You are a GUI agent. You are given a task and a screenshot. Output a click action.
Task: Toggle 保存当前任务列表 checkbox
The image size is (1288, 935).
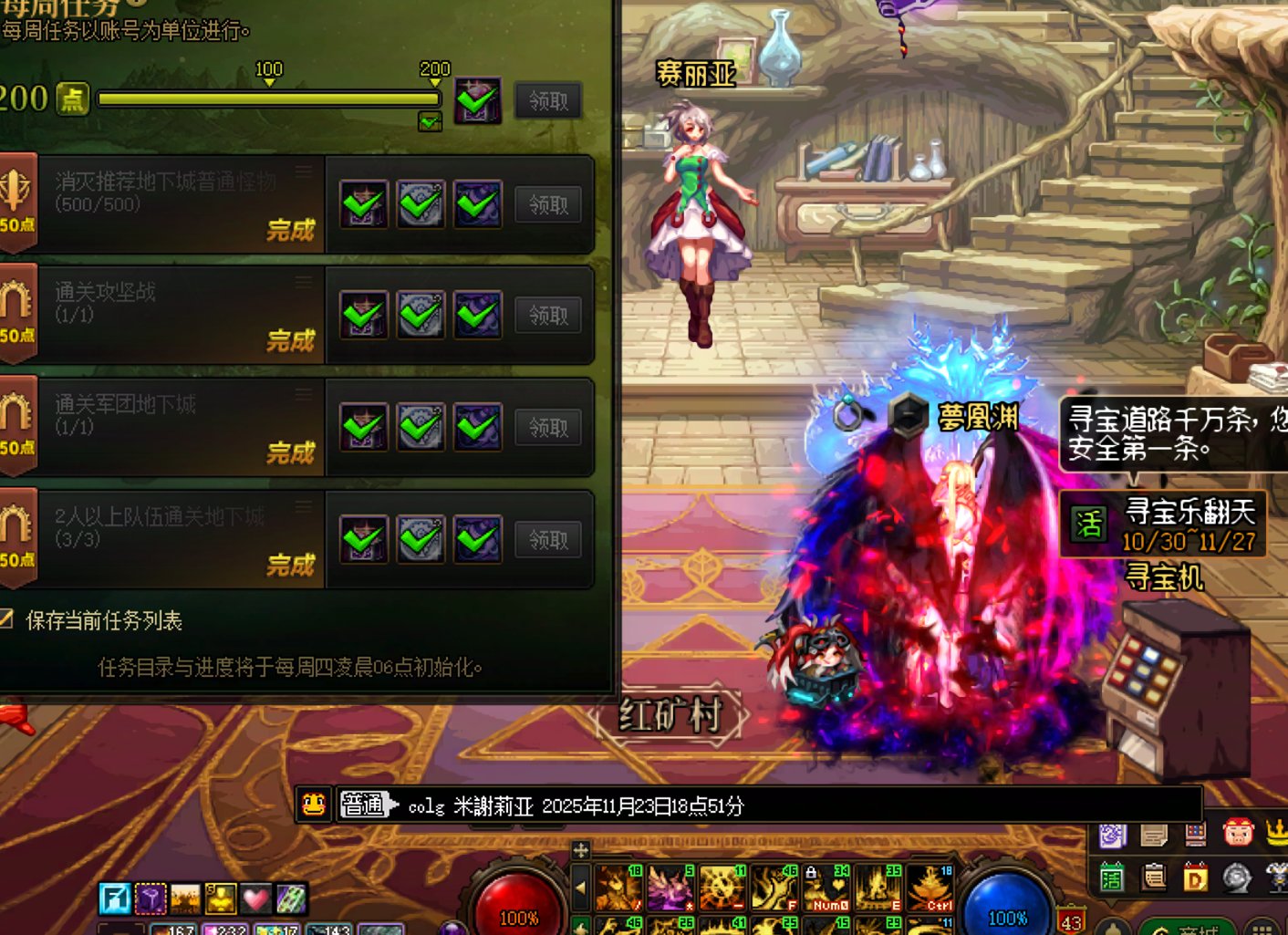[5, 620]
